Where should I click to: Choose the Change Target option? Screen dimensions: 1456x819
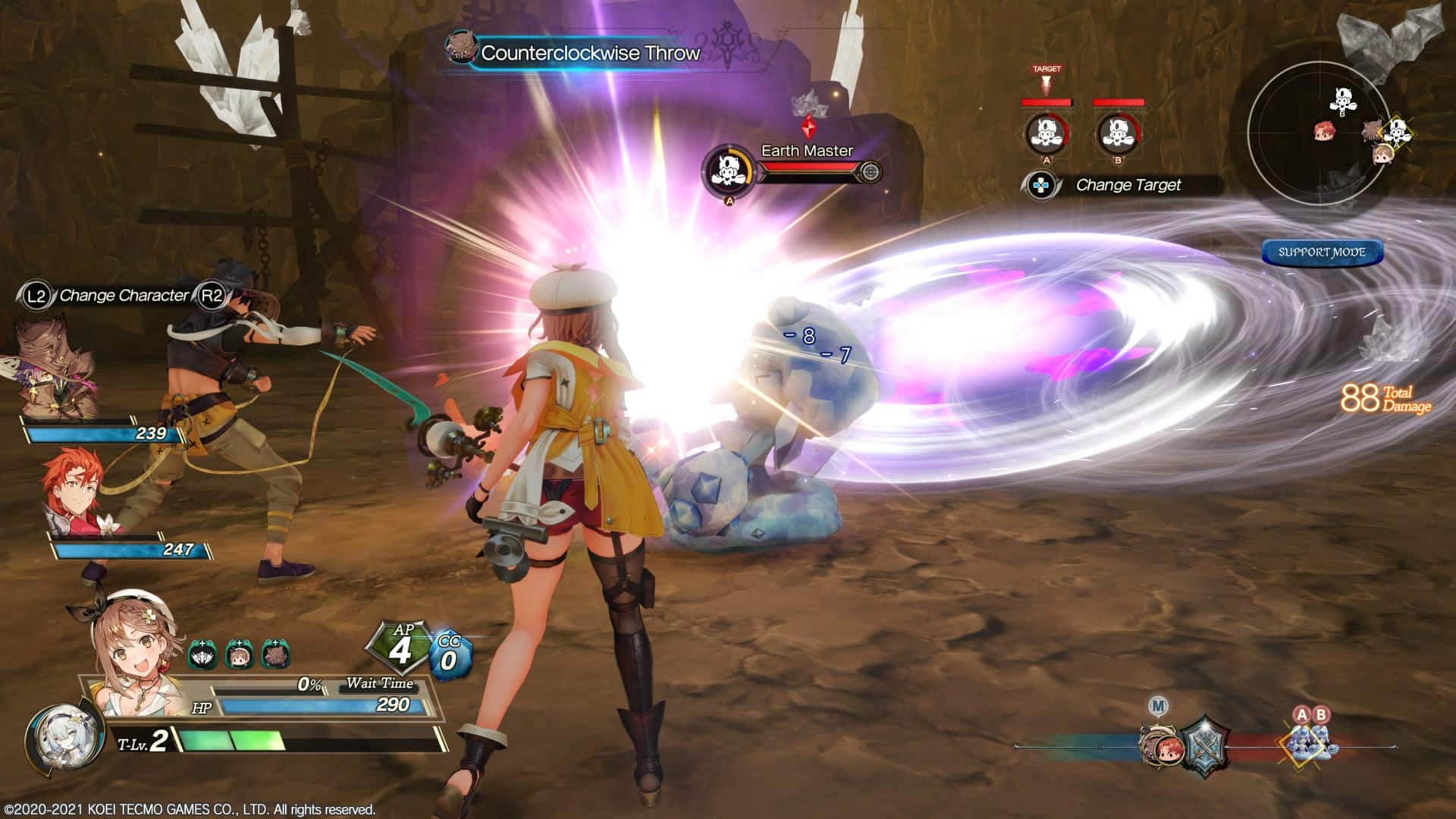click(x=1128, y=185)
